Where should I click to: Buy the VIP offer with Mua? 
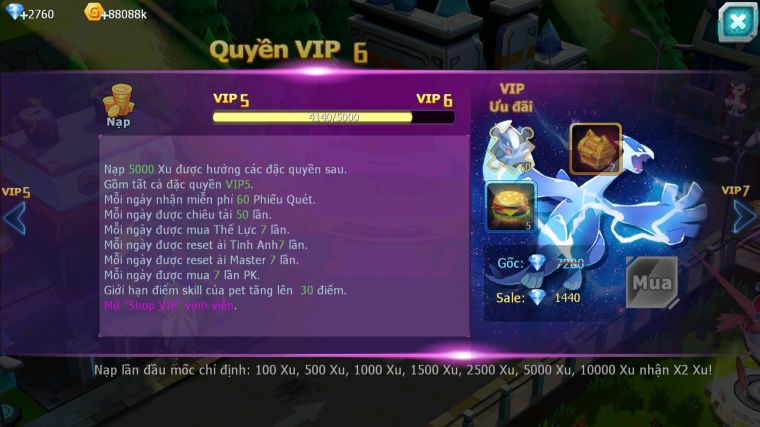tap(651, 282)
